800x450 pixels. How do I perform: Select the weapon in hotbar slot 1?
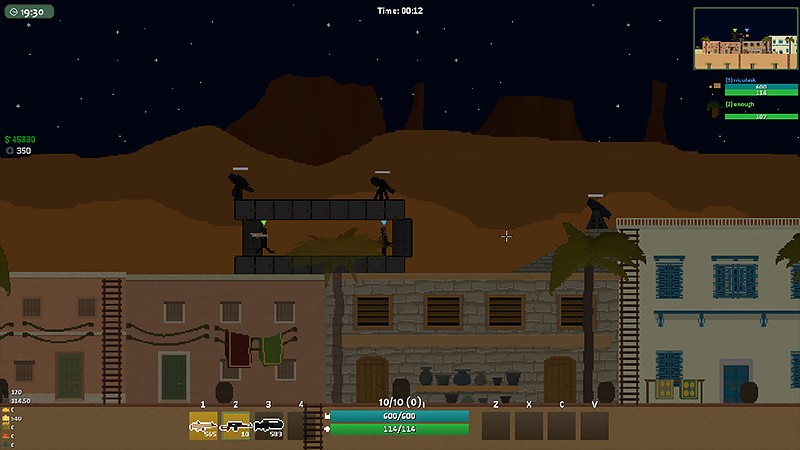(203, 426)
